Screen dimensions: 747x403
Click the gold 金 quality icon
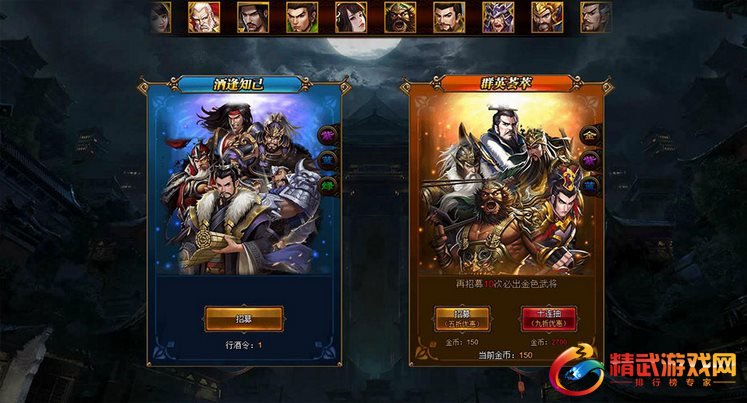coord(589,133)
